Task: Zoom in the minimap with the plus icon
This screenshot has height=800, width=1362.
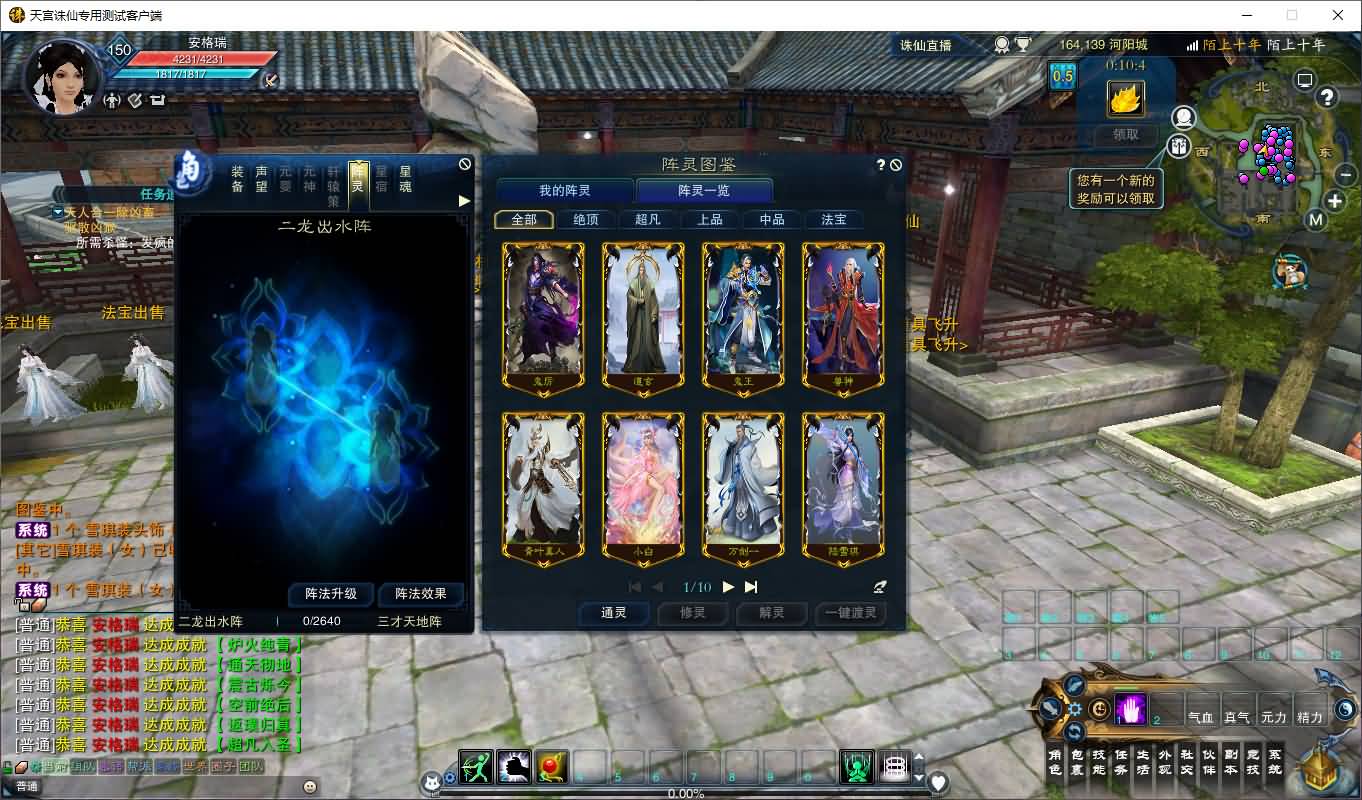Action: (x=1335, y=202)
